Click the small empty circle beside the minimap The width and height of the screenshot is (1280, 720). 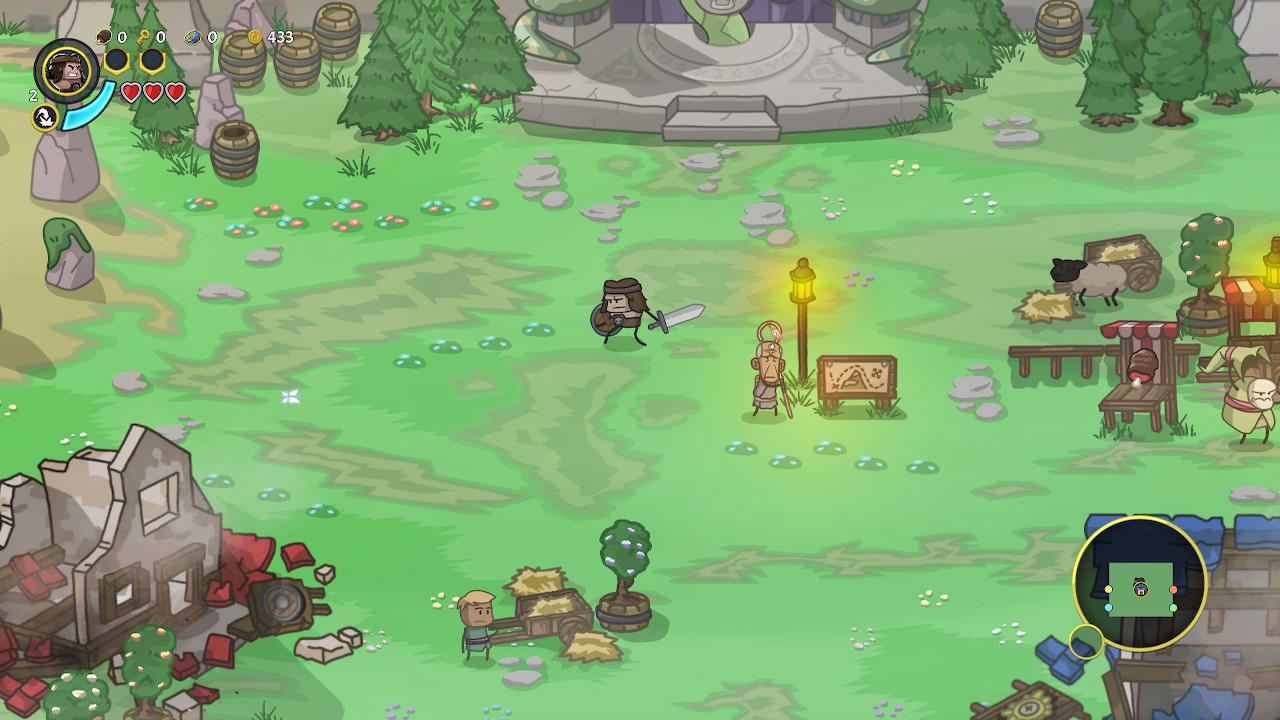(1085, 641)
